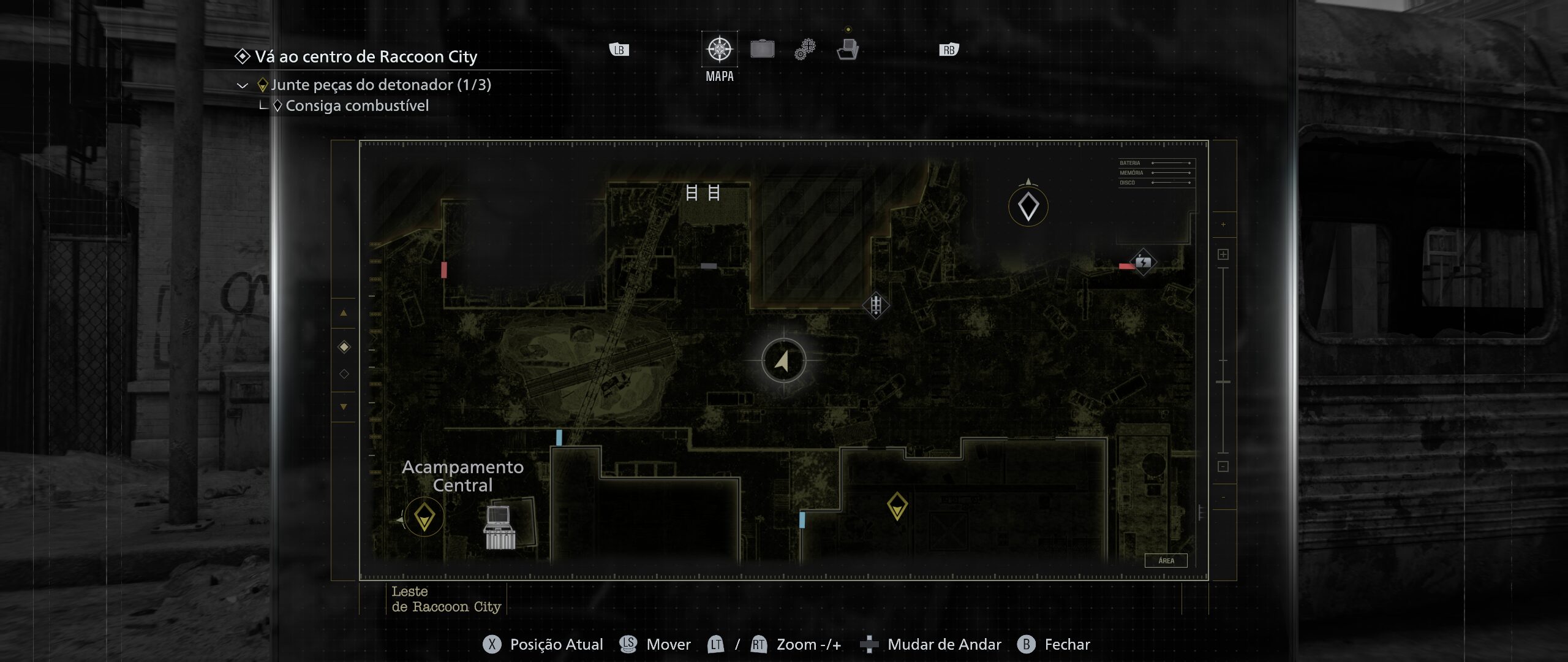Viewport: 1568px width, 662px height.
Task: Select the yellow marker below Acampamento Central
Action: coord(424,517)
